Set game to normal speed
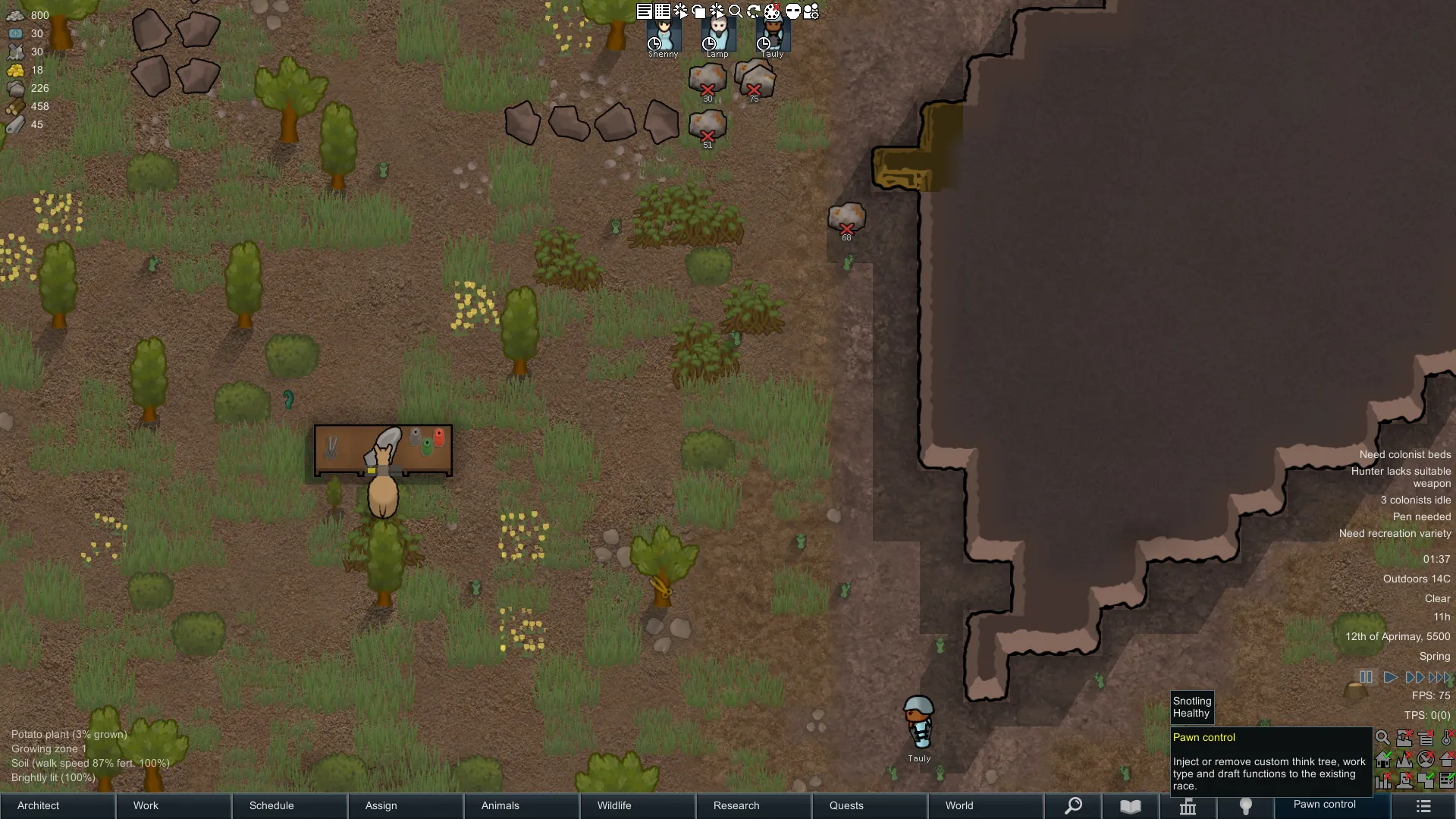The width and height of the screenshot is (1456, 819). 1390,677
